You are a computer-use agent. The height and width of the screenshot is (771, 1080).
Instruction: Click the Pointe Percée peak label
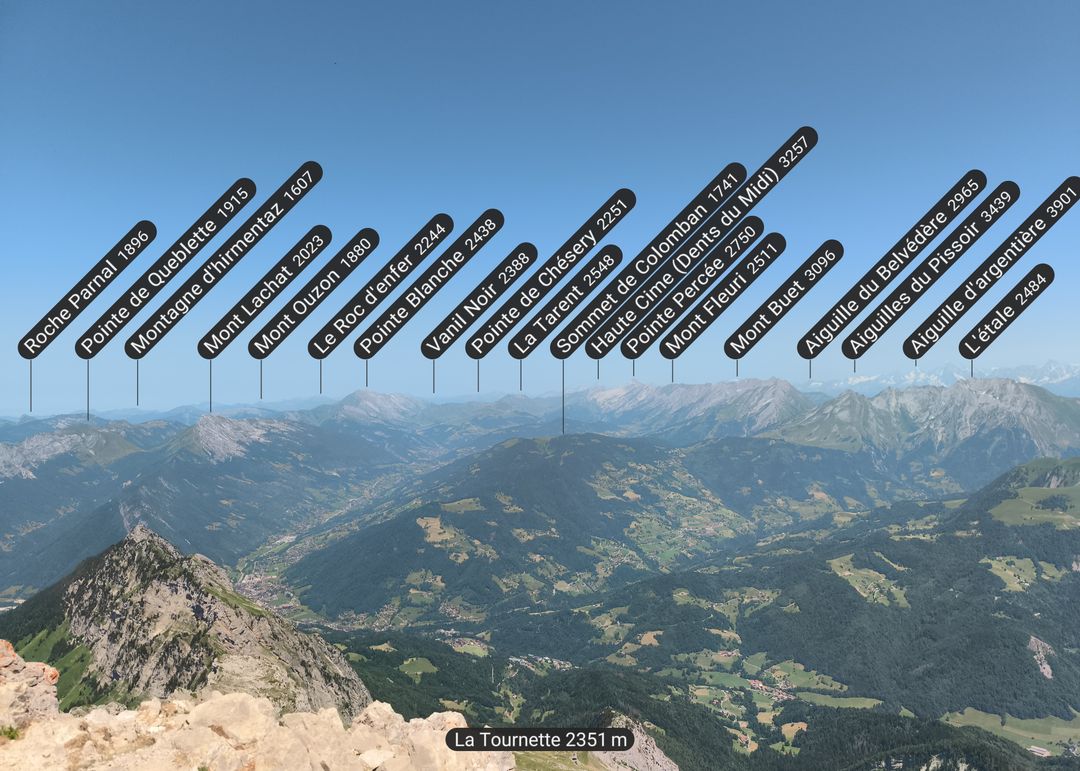click(691, 287)
